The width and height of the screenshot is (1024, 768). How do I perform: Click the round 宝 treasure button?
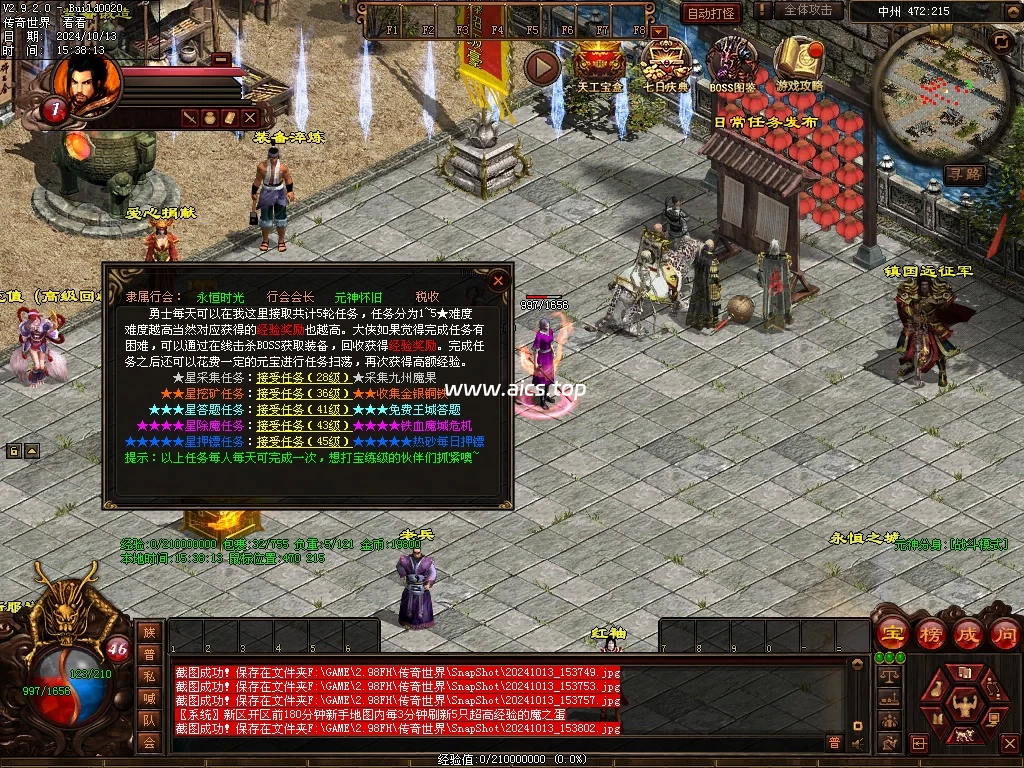tap(891, 633)
